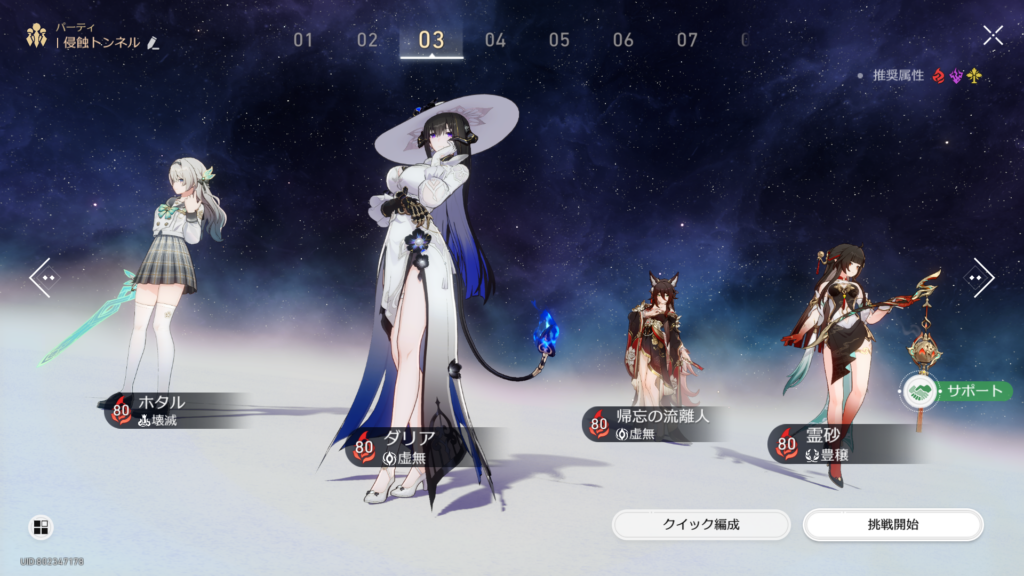This screenshot has width=1024, height=576.
Task: Open the four-square grid menu icon
Action: pos(41,527)
